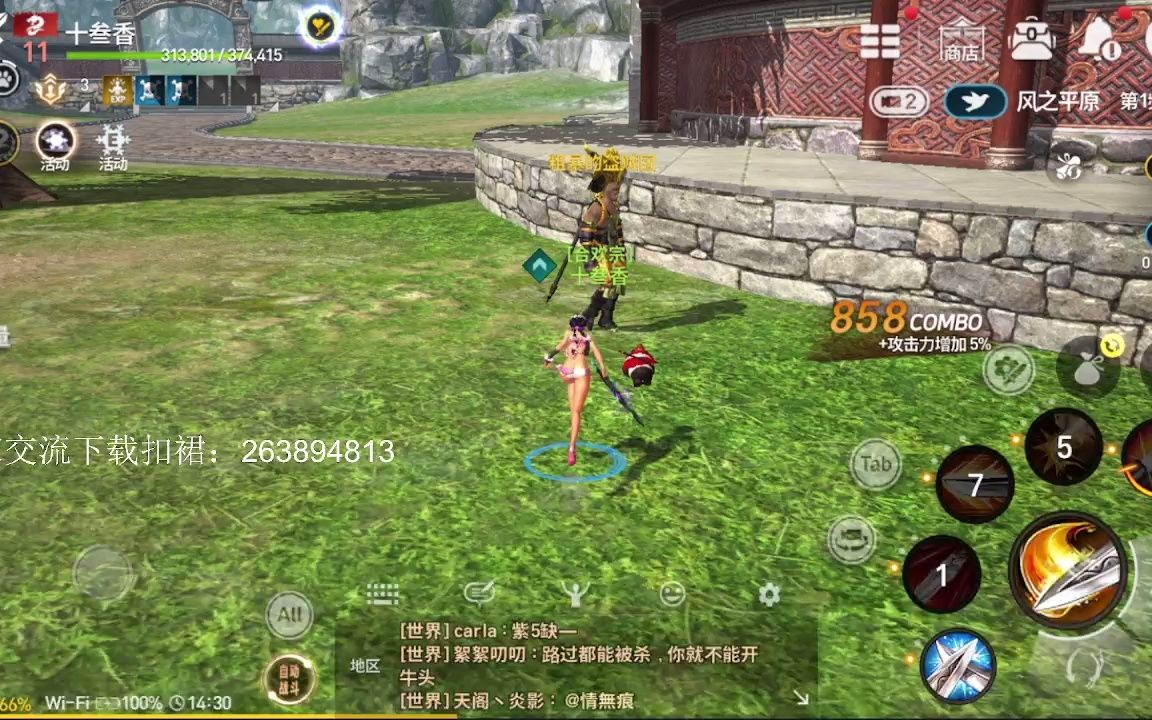Activate the blue glowing blade skill
1152x720 pixels.
[957, 666]
